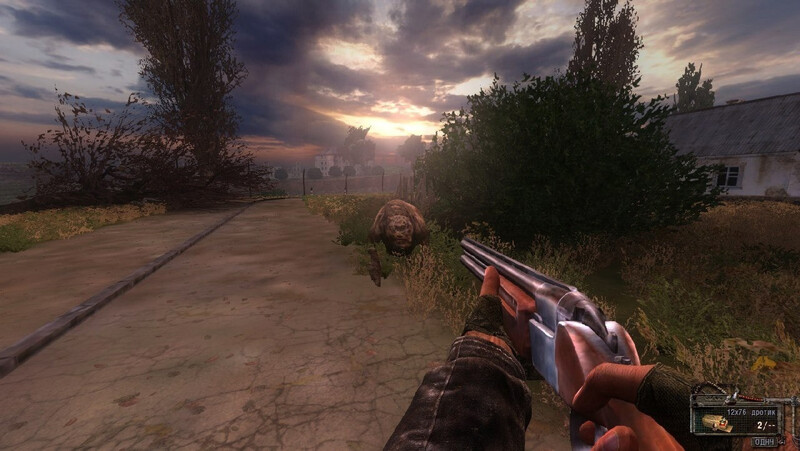Image resolution: width=800 pixels, height=451 pixels.
Task: Click the 12x76 dart ammo box icon
Action: (x=717, y=423)
